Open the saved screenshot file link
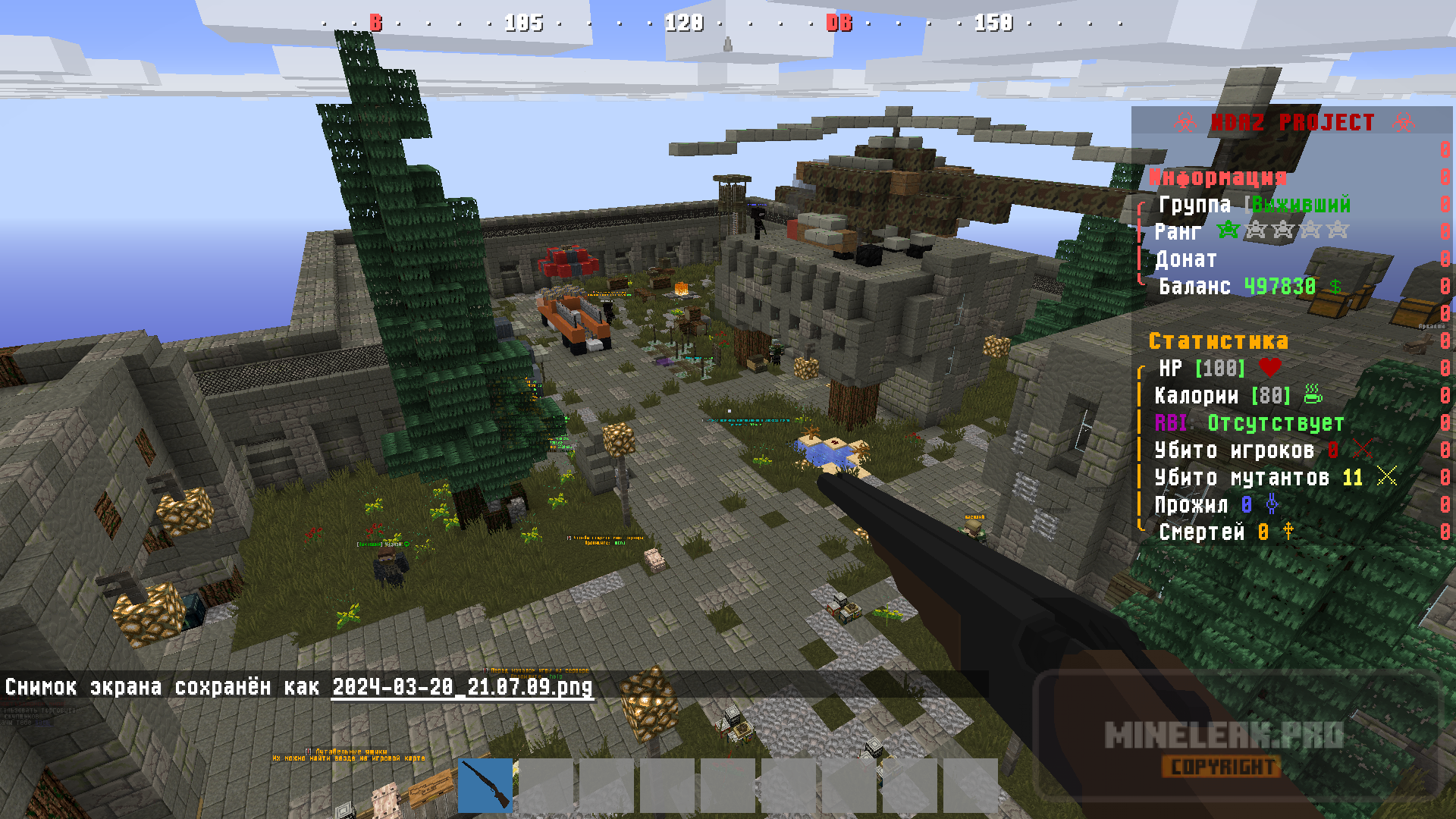The image size is (1456, 819). point(462,687)
